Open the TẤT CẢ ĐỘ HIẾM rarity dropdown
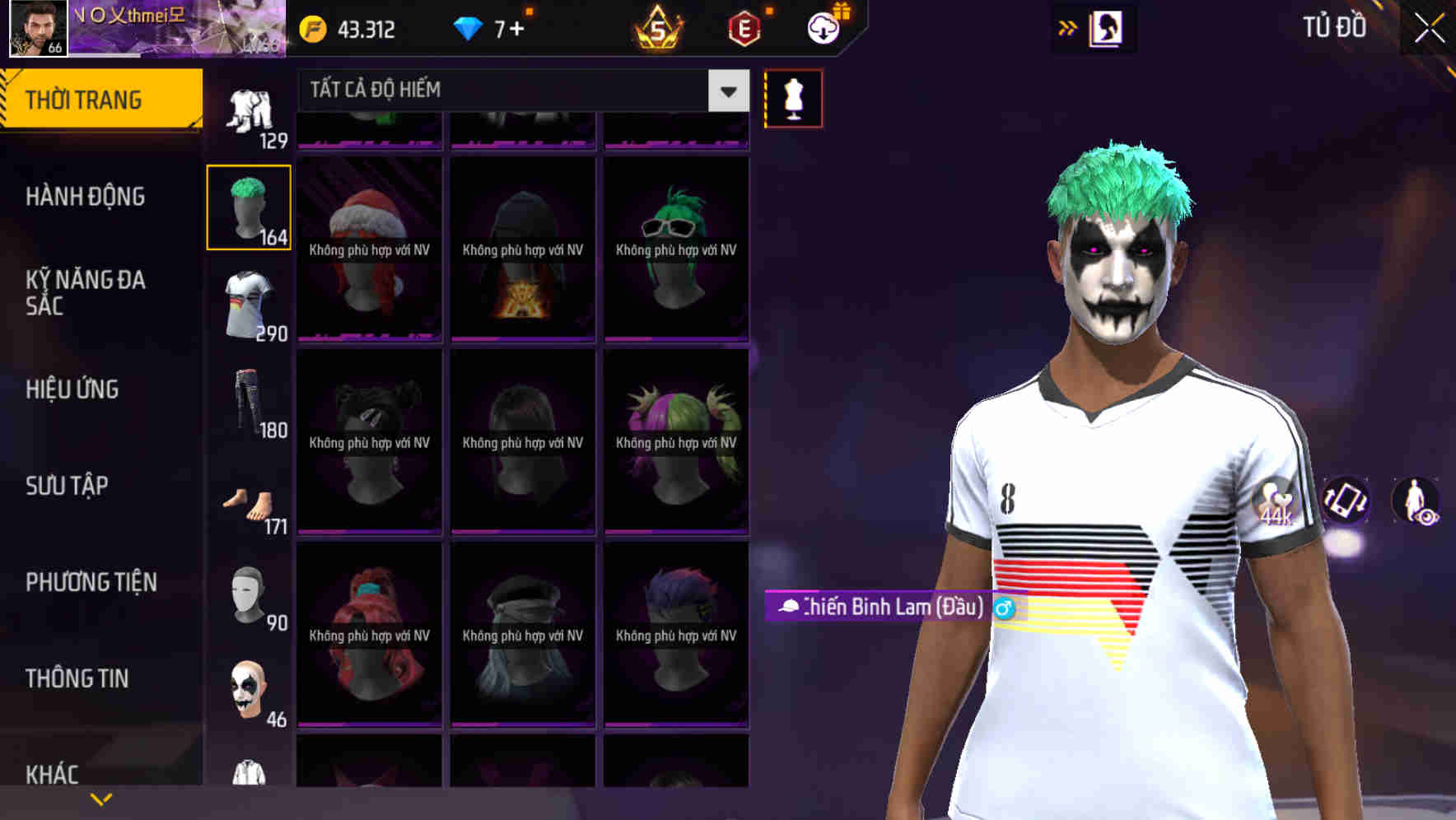This screenshot has height=820, width=1456. tap(519, 91)
